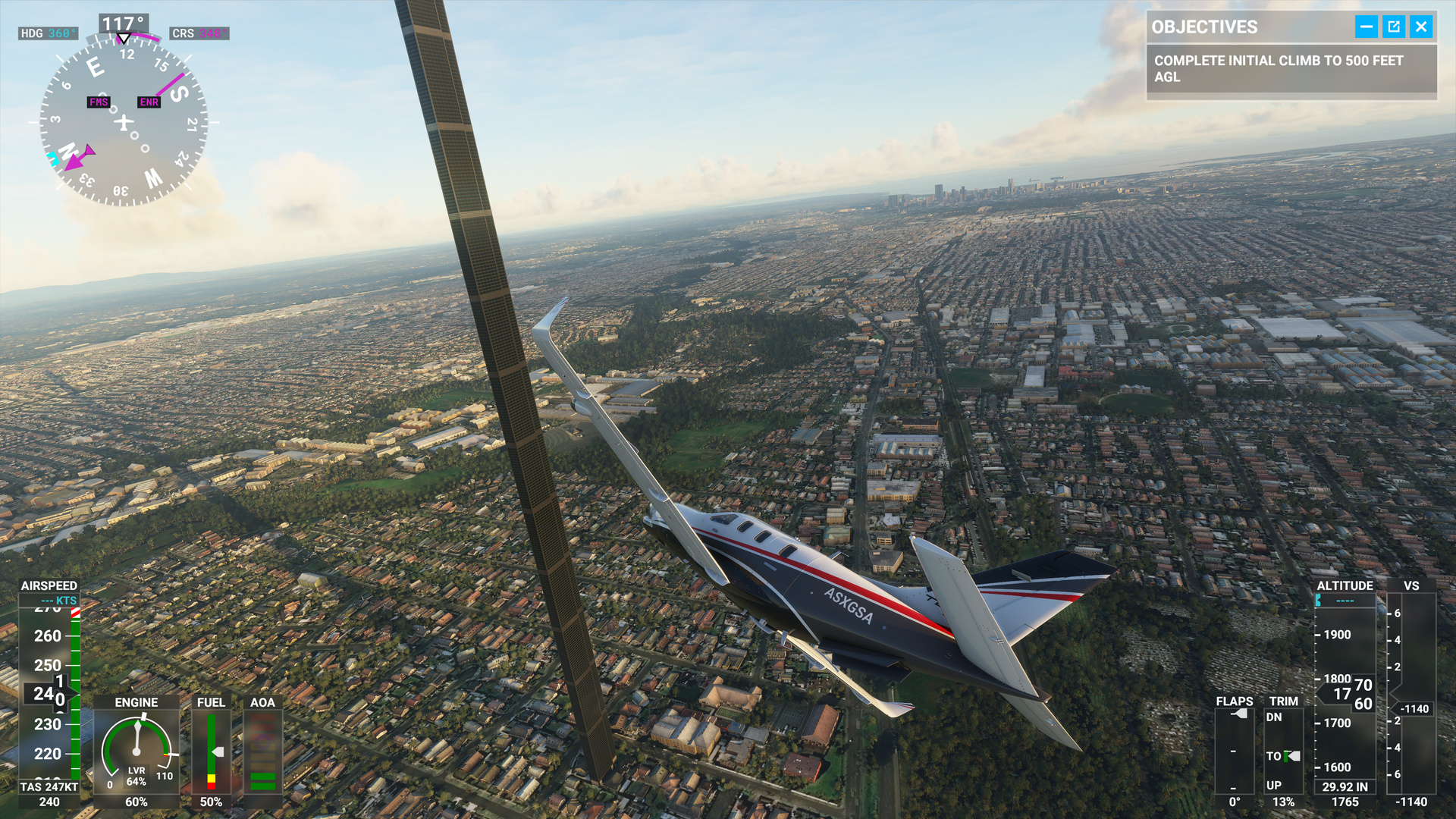Image resolution: width=1456 pixels, height=819 pixels.
Task: Click the magenta heading bug on the compass
Action: click(74, 162)
